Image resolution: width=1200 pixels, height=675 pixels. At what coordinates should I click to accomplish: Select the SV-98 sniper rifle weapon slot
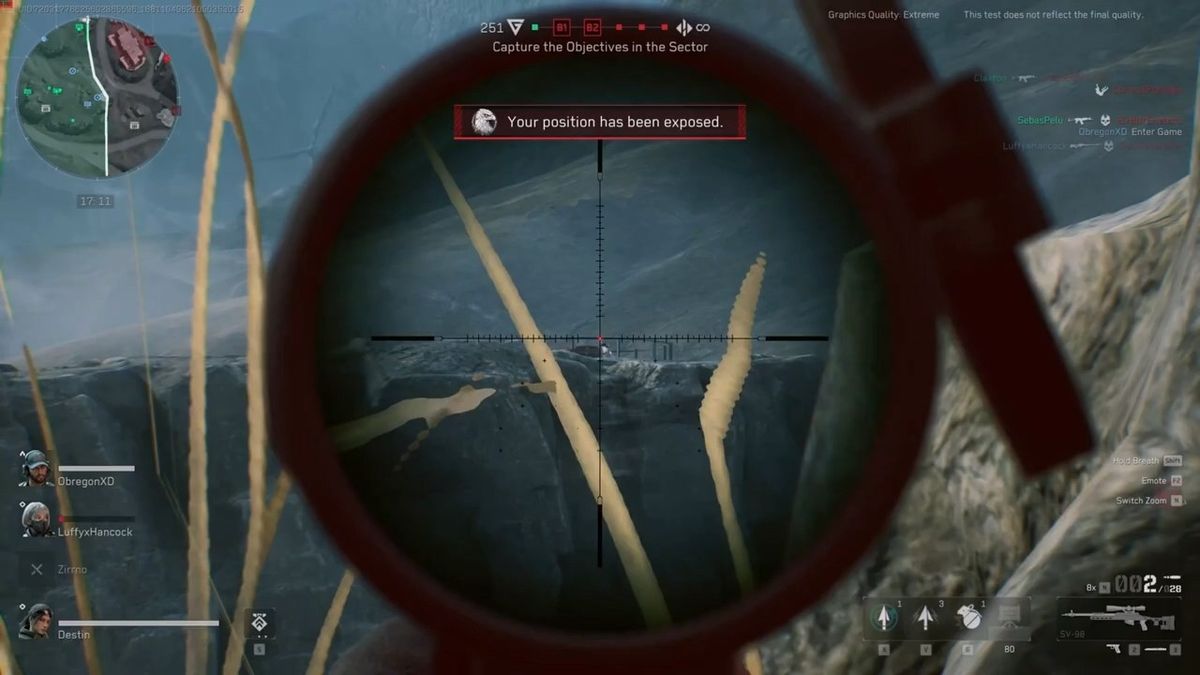click(1117, 616)
